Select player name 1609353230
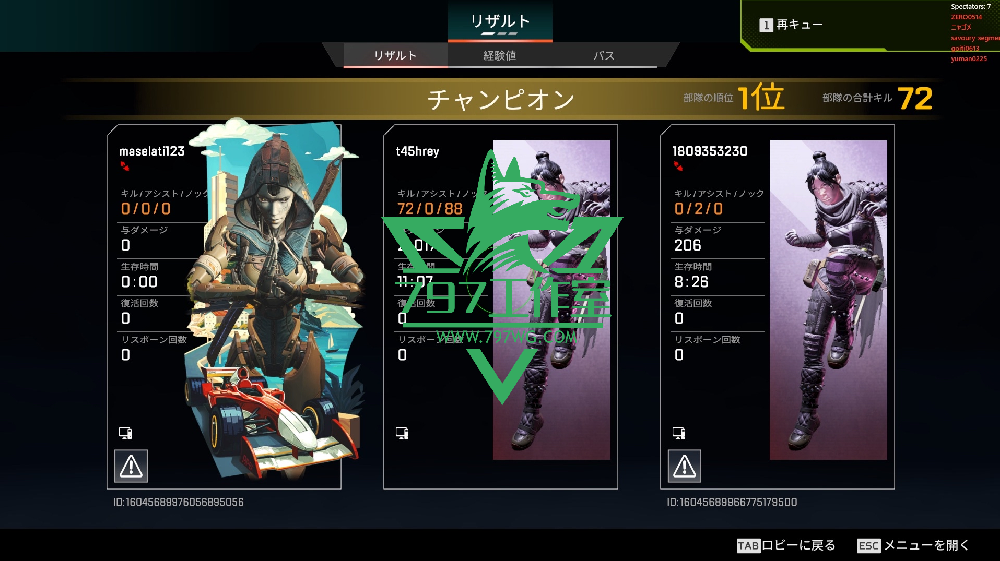1000x561 pixels. pyautogui.click(x=711, y=151)
